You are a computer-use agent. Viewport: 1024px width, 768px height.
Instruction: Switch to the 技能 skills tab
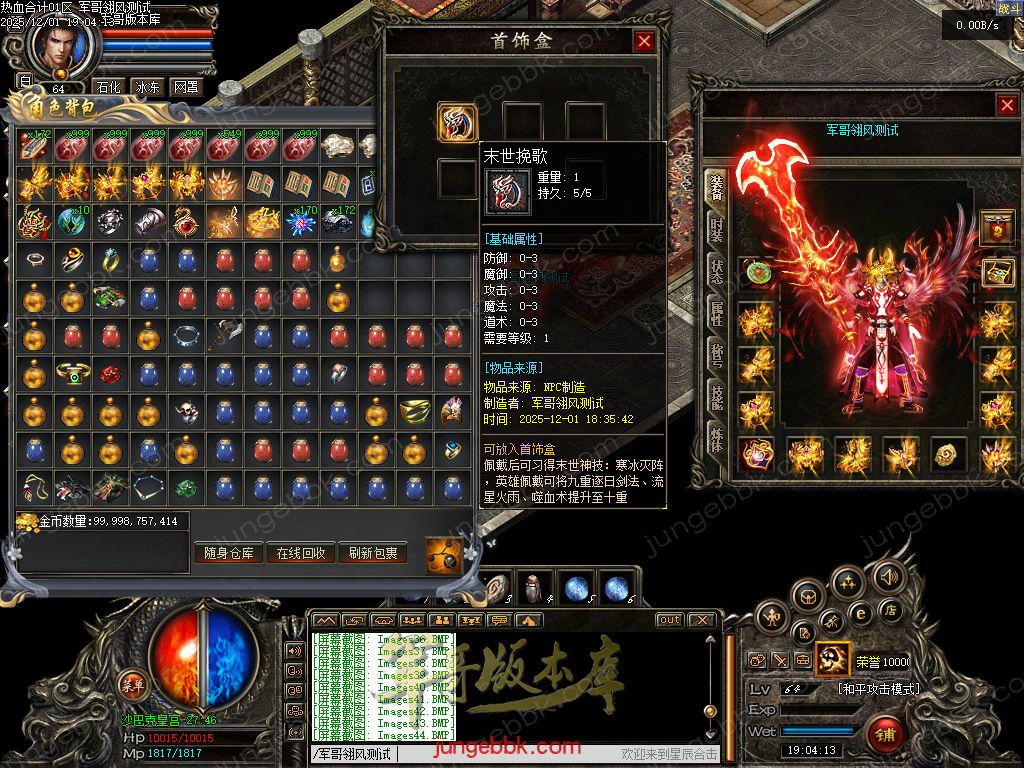point(716,398)
